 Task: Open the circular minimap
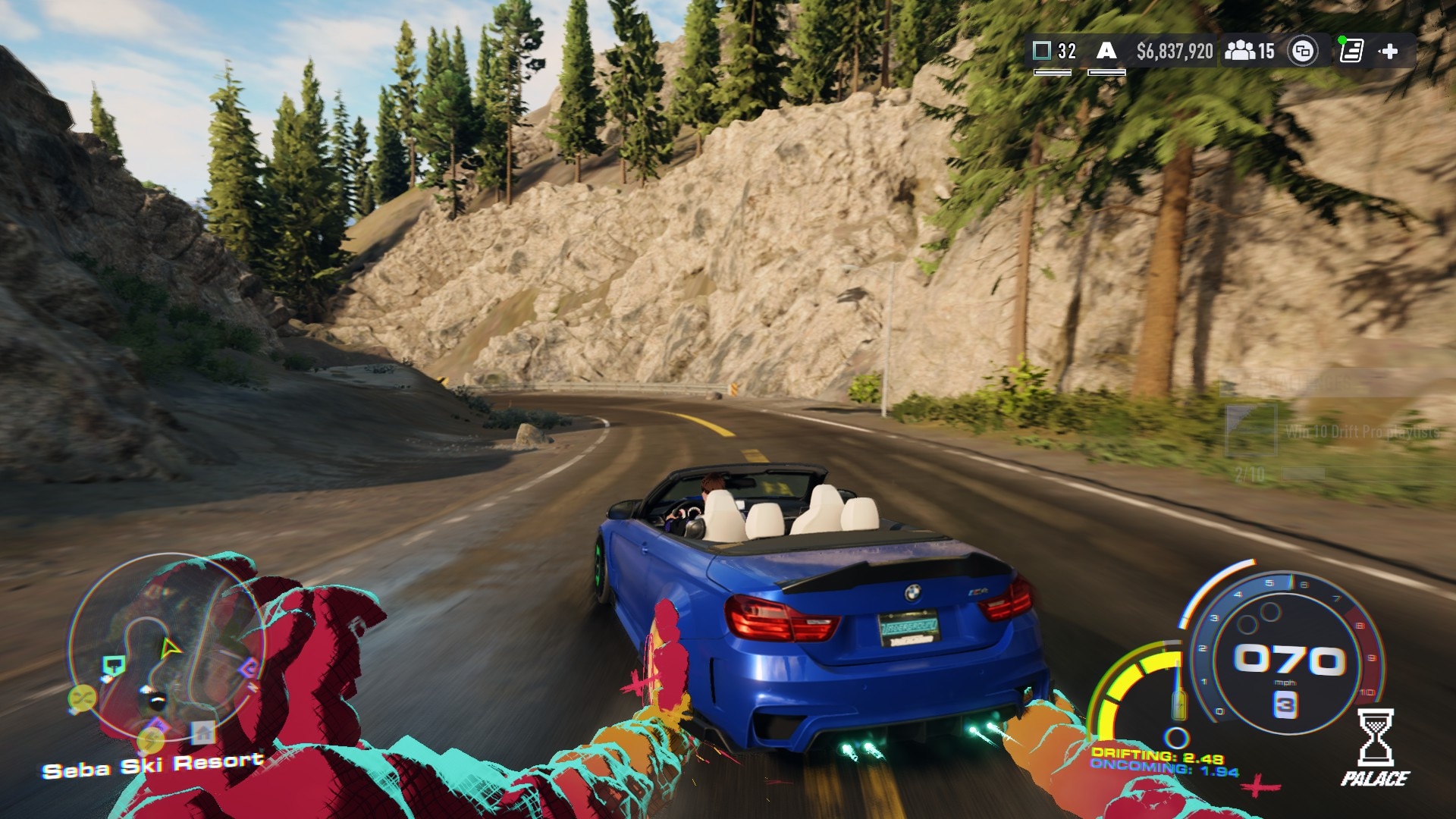coord(167,647)
